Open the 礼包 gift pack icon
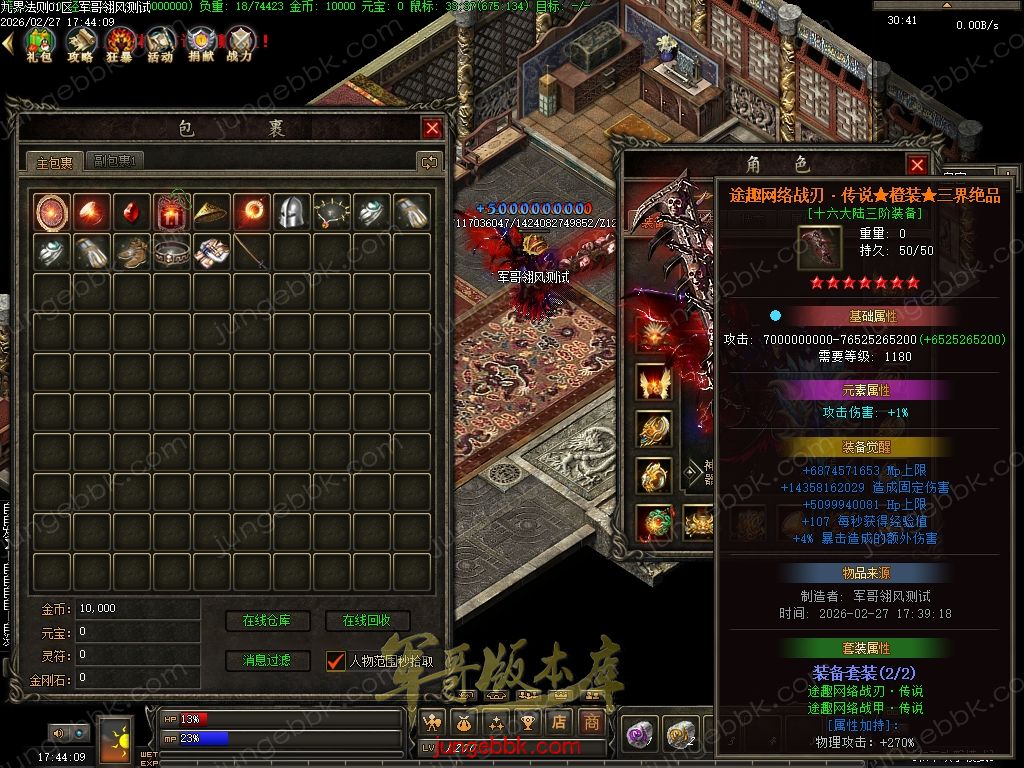Screen dimensions: 1024x768 coord(39,44)
